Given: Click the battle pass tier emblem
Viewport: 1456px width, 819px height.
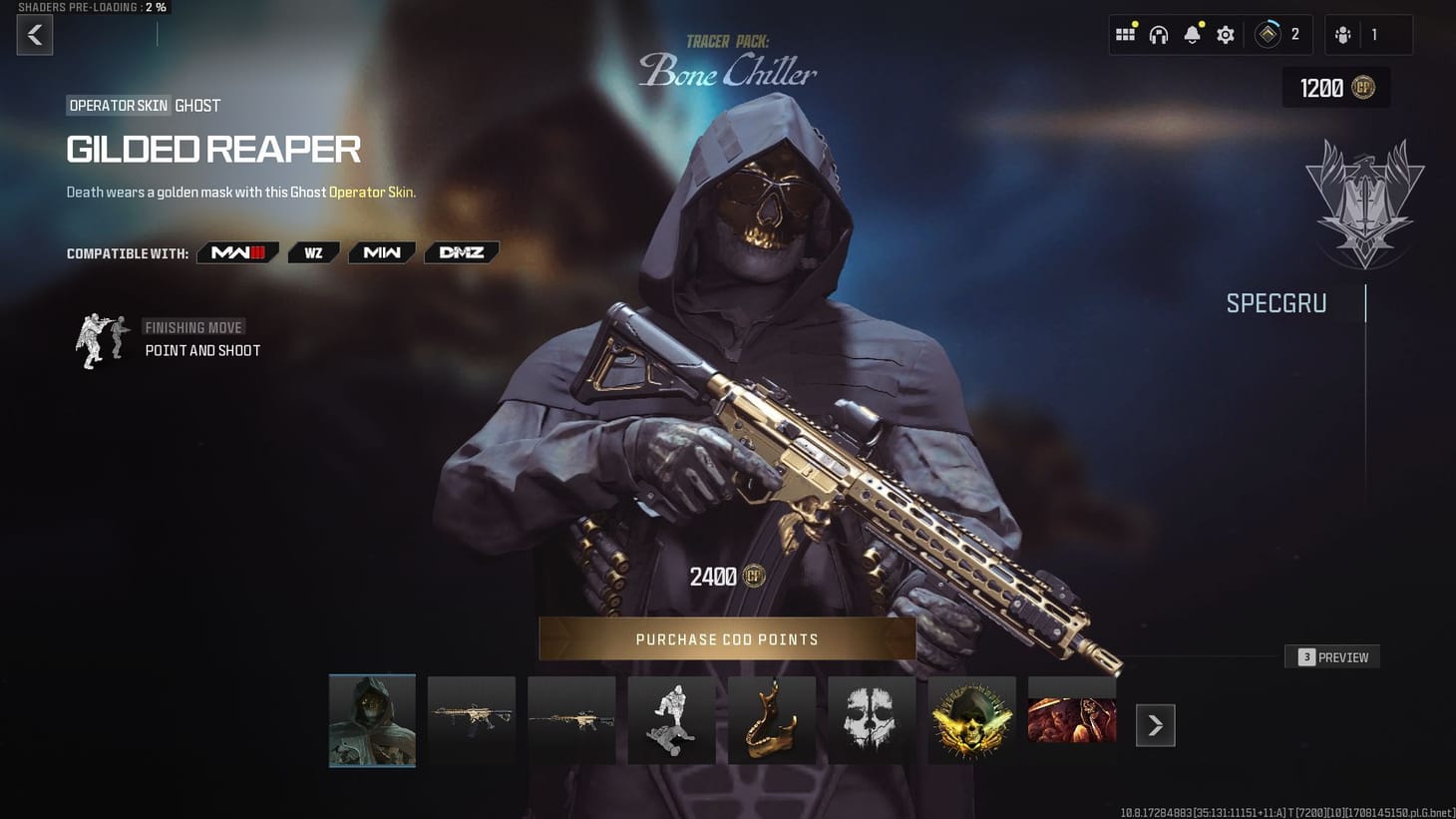Looking at the screenshot, I should (1269, 33).
